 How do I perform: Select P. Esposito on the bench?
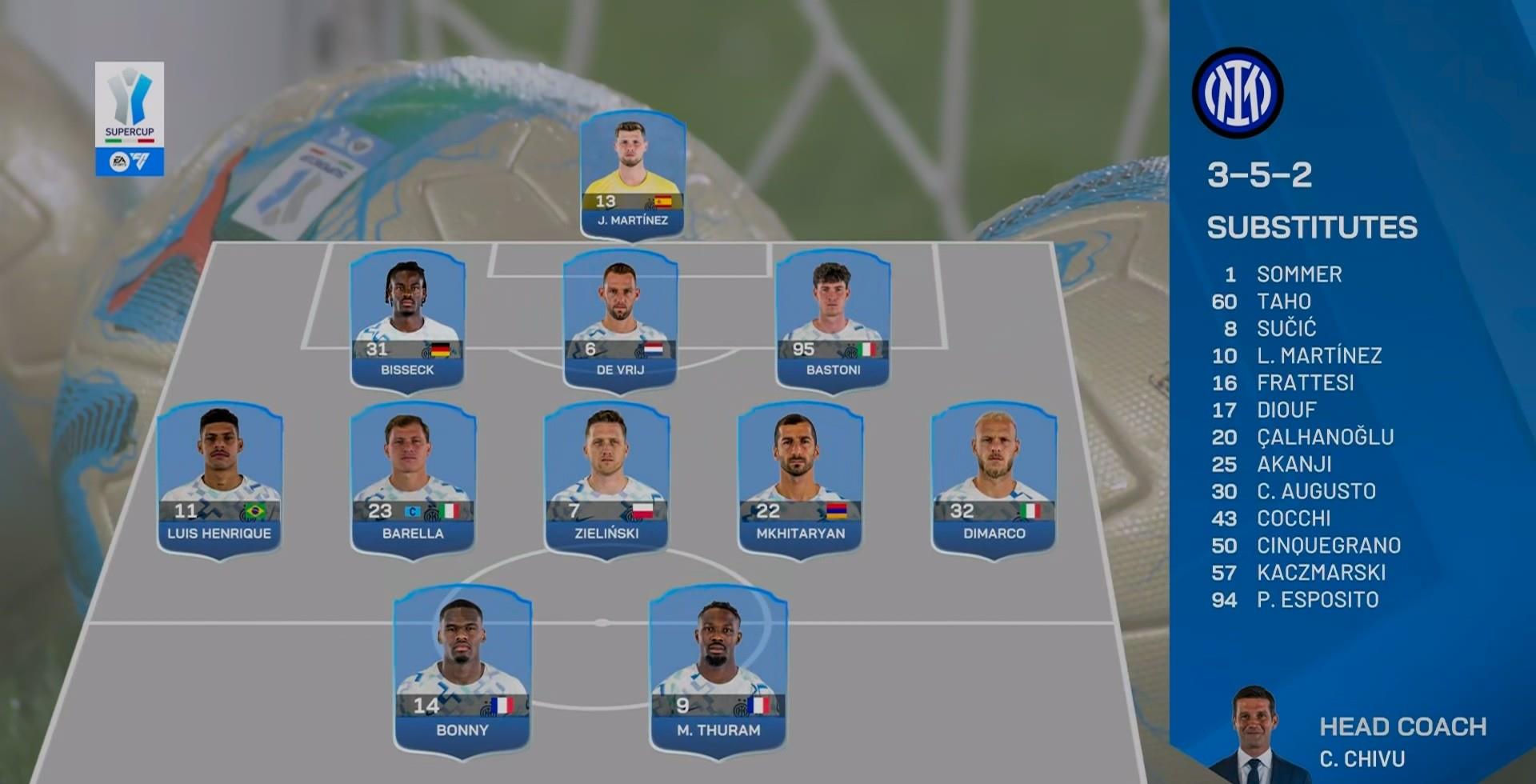click(x=1318, y=600)
